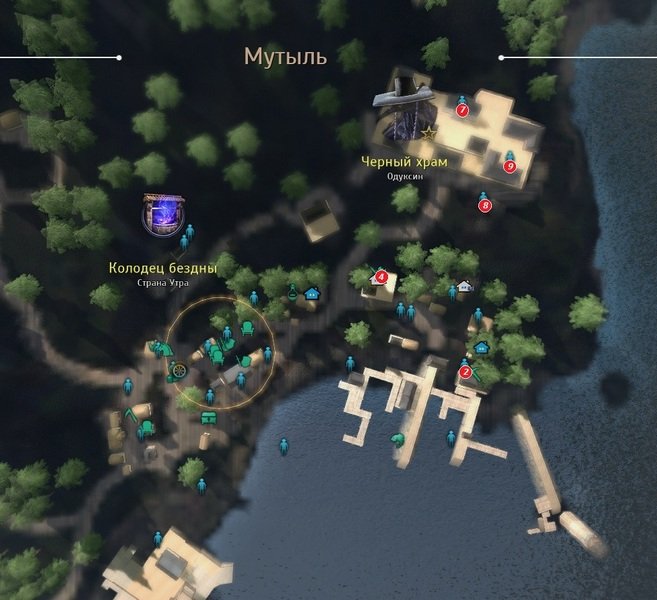Choose the red map marker numbered 8

coord(486,206)
